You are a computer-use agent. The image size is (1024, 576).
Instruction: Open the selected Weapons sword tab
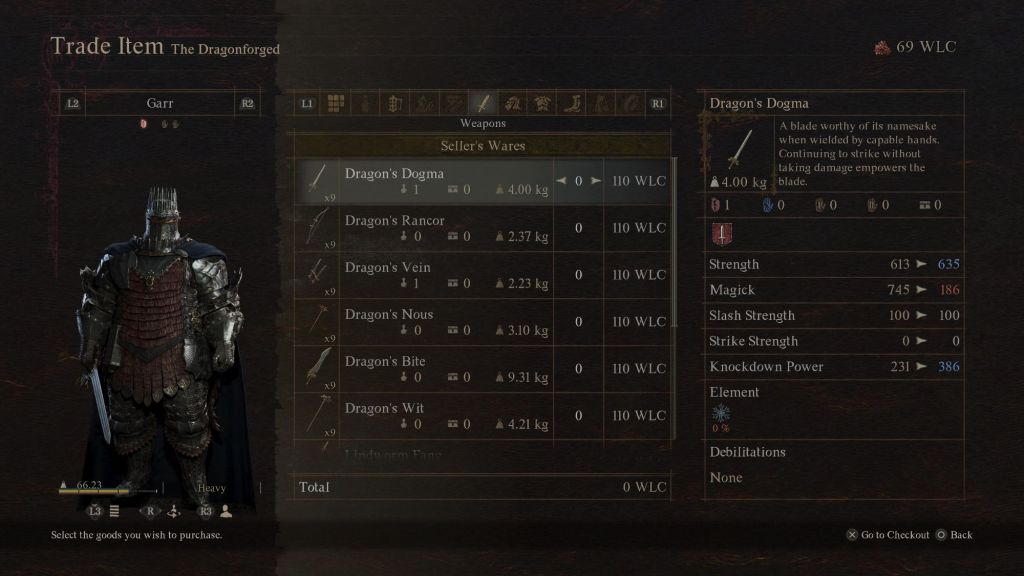coord(483,103)
